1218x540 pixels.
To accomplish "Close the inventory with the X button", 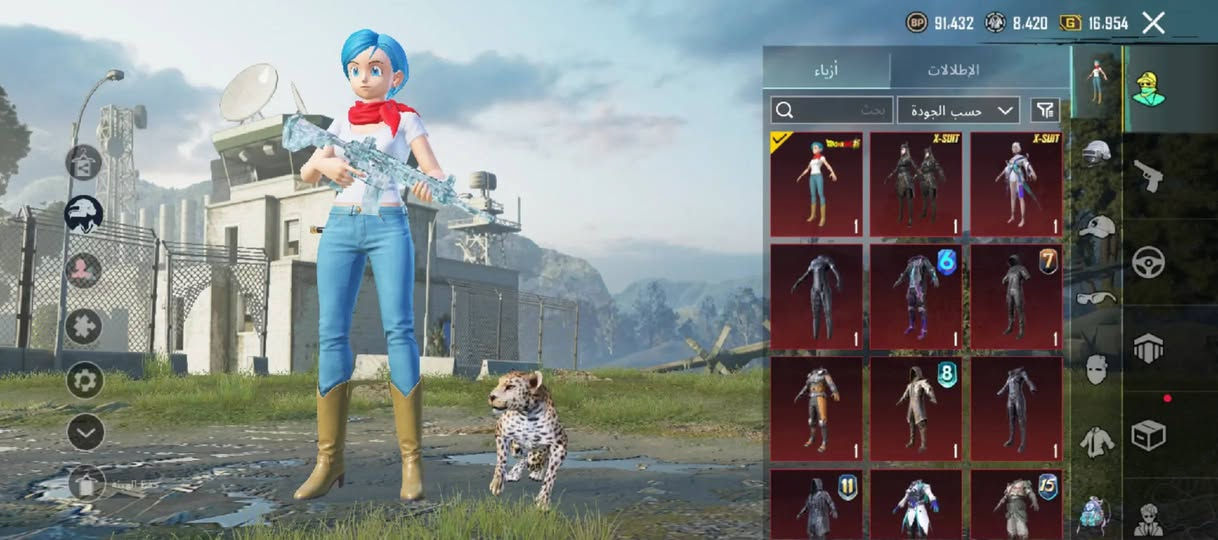I will coord(1153,23).
